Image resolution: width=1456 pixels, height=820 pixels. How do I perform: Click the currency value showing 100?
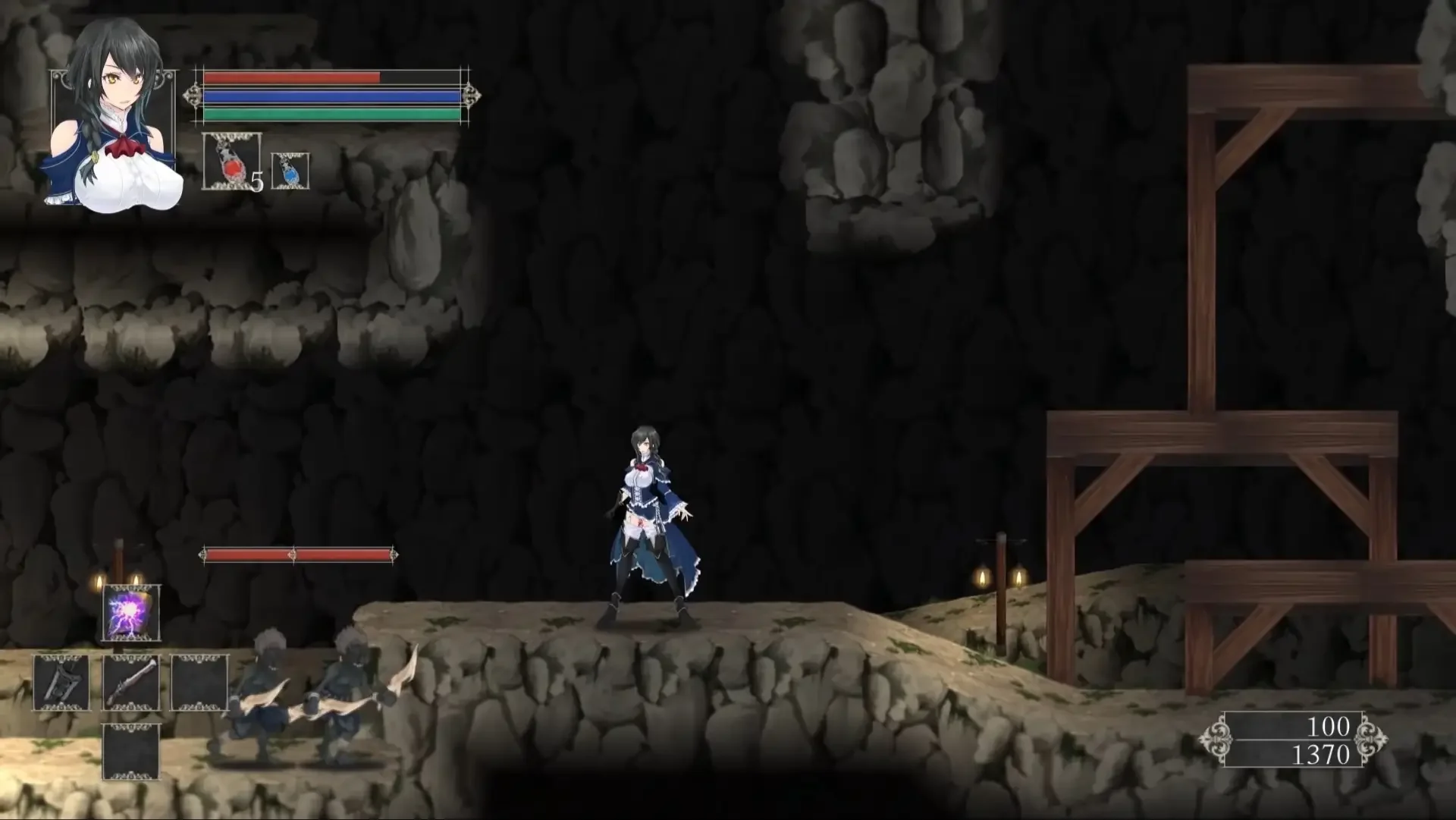tap(1329, 727)
